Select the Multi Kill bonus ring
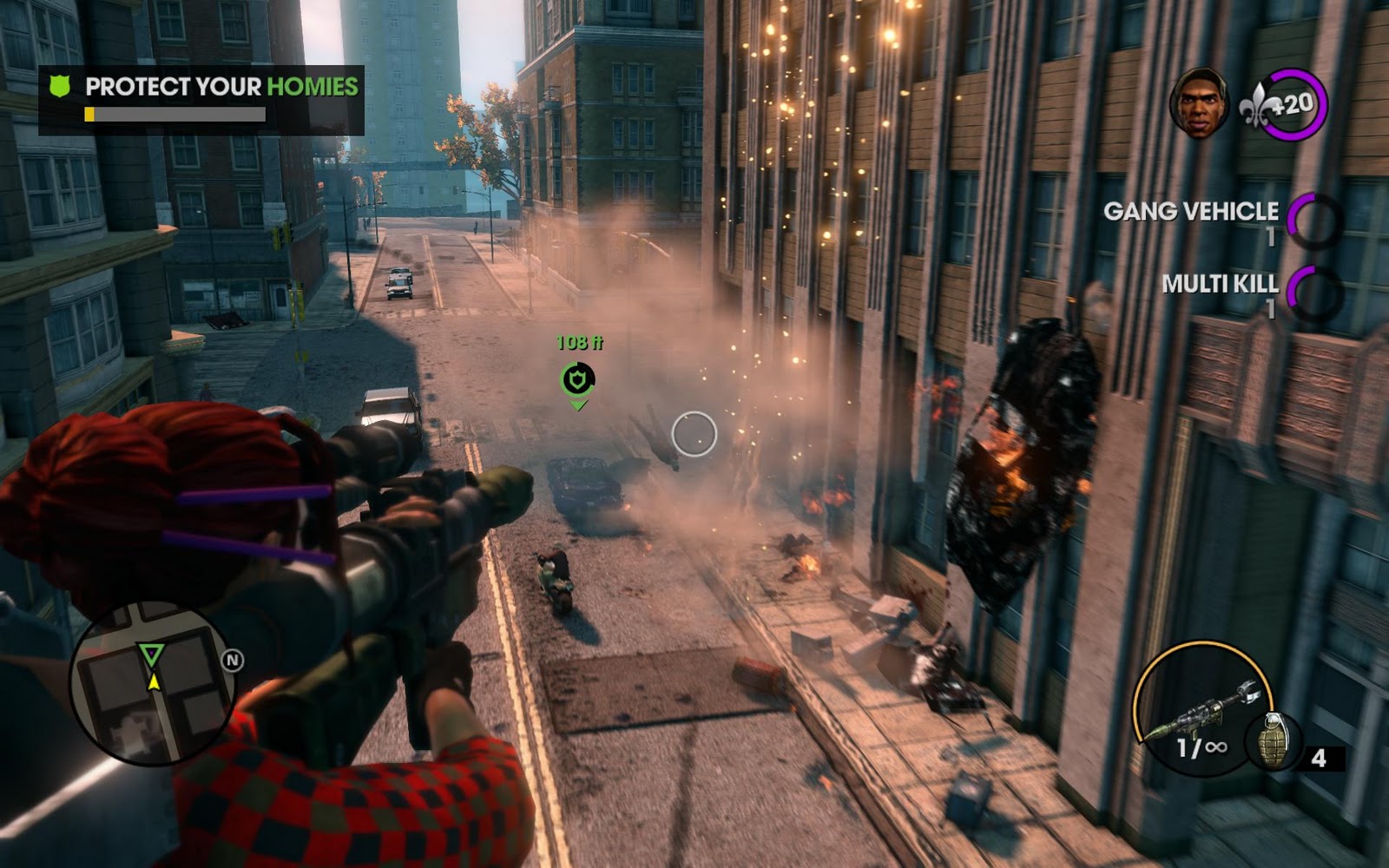The image size is (1389, 868). point(1313,293)
